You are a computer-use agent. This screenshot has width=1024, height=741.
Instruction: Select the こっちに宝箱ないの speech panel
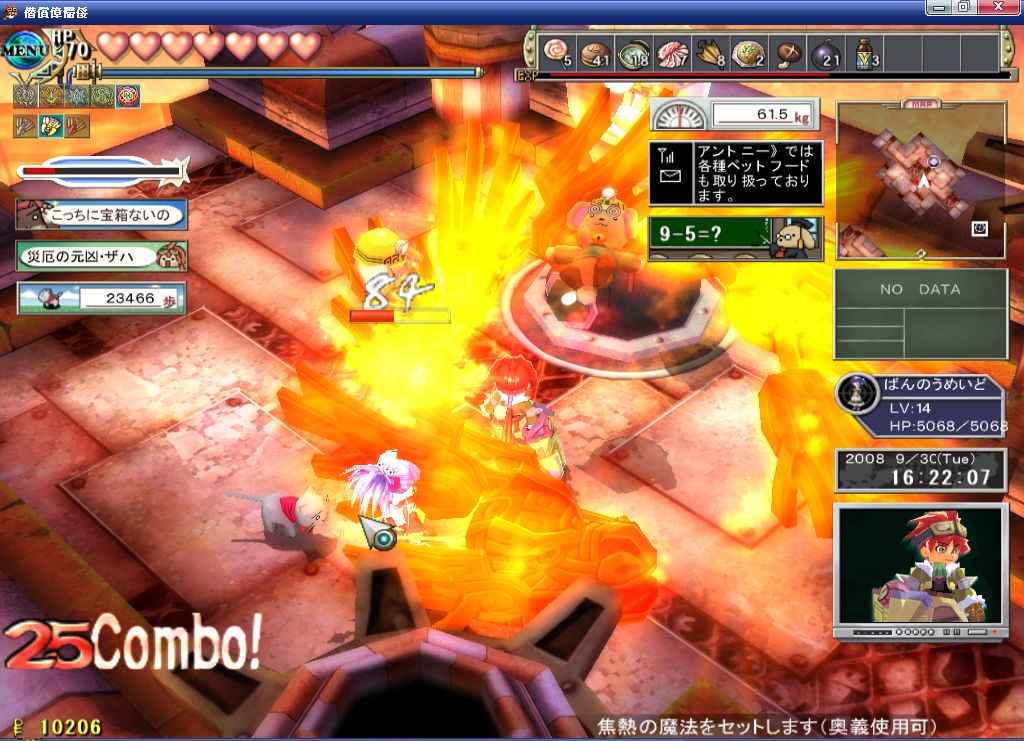click(x=100, y=214)
